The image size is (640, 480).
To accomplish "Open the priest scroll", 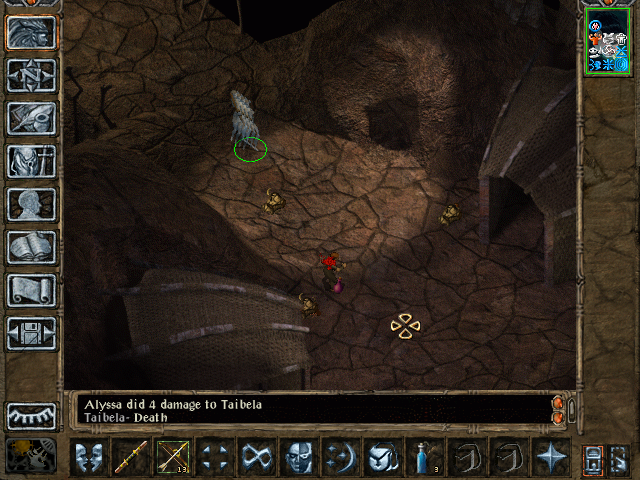I will click(31, 290).
